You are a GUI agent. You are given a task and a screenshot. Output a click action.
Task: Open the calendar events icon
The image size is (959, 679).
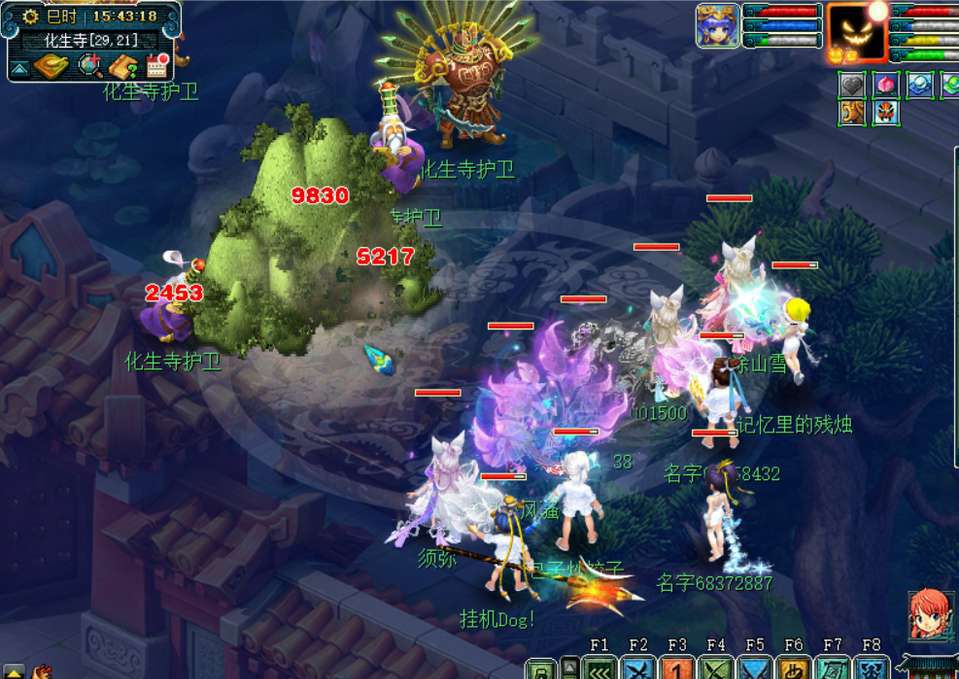tap(157, 67)
